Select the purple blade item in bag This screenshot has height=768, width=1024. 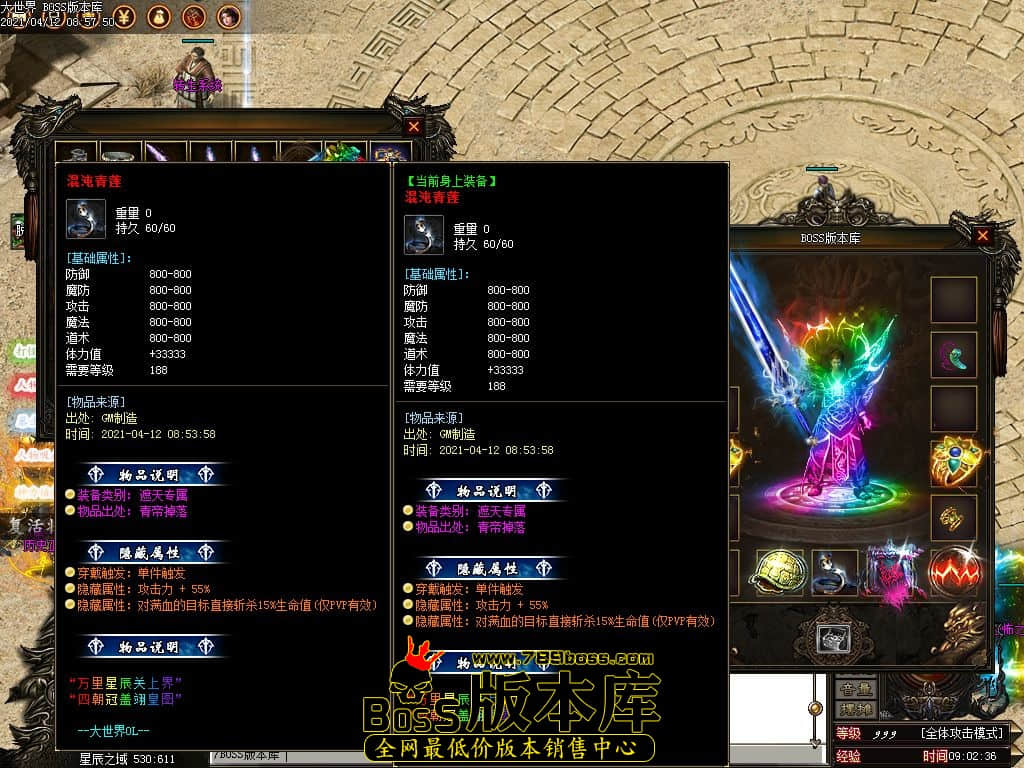(x=165, y=155)
